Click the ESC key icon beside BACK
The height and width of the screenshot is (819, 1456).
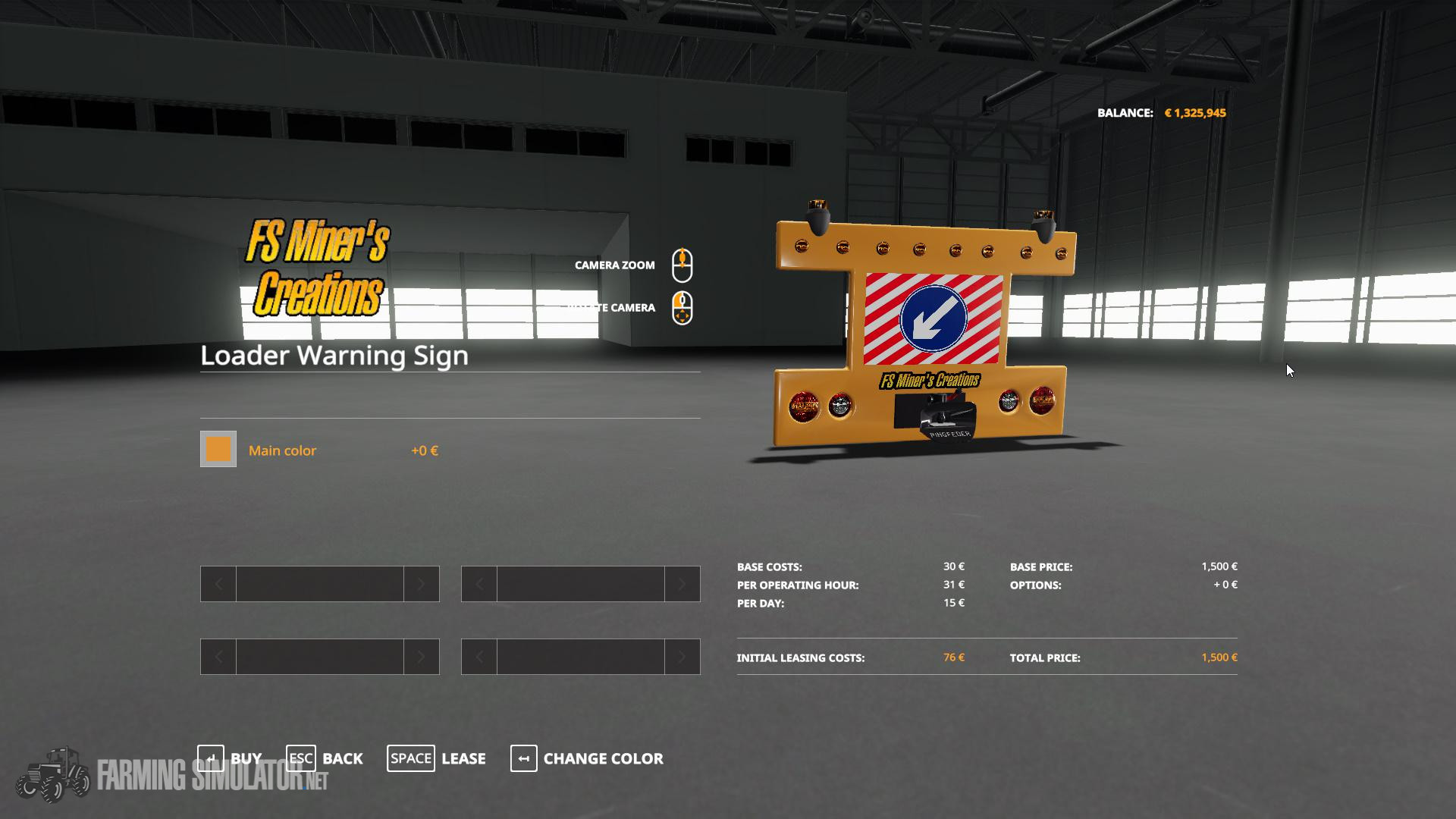click(x=300, y=758)
